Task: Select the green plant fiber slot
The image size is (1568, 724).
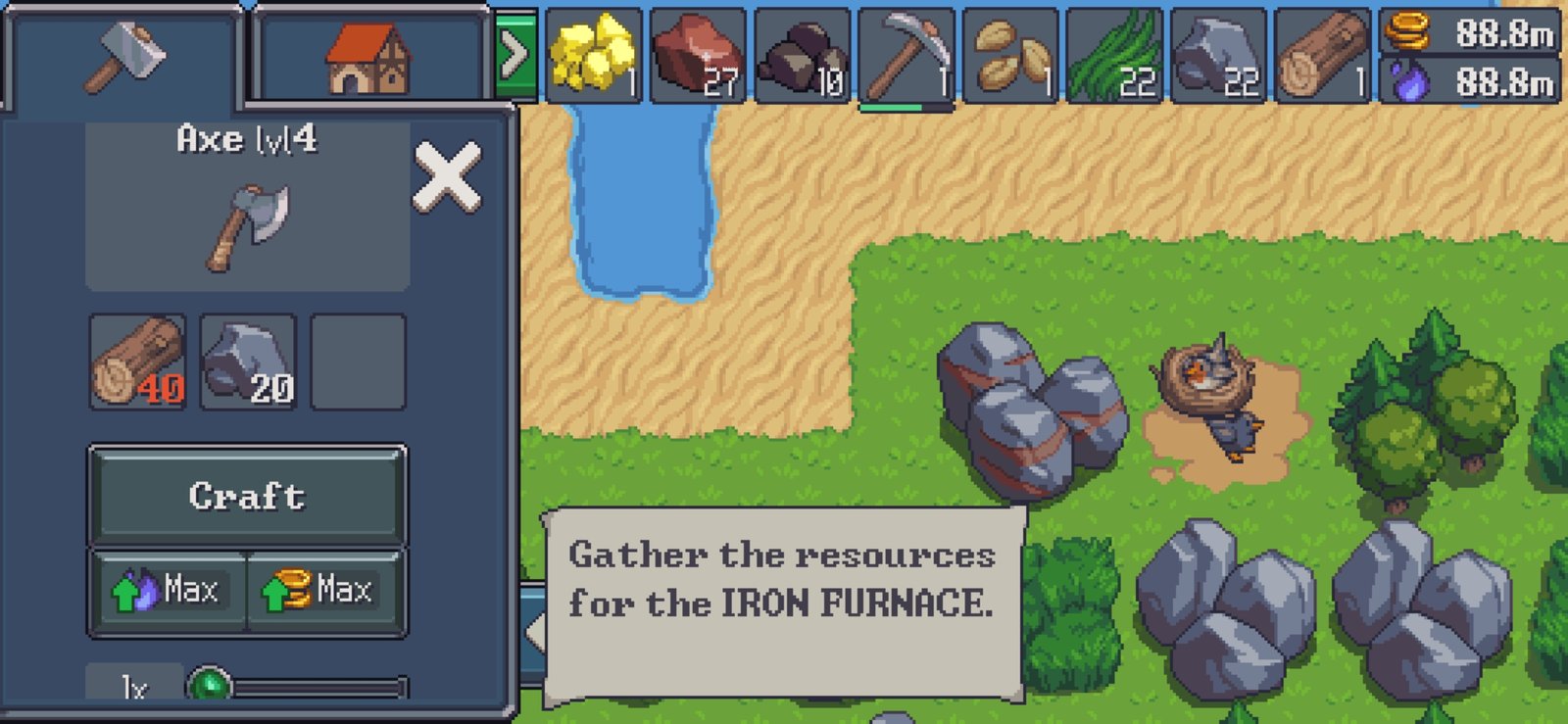Action: coord(1115,56)
